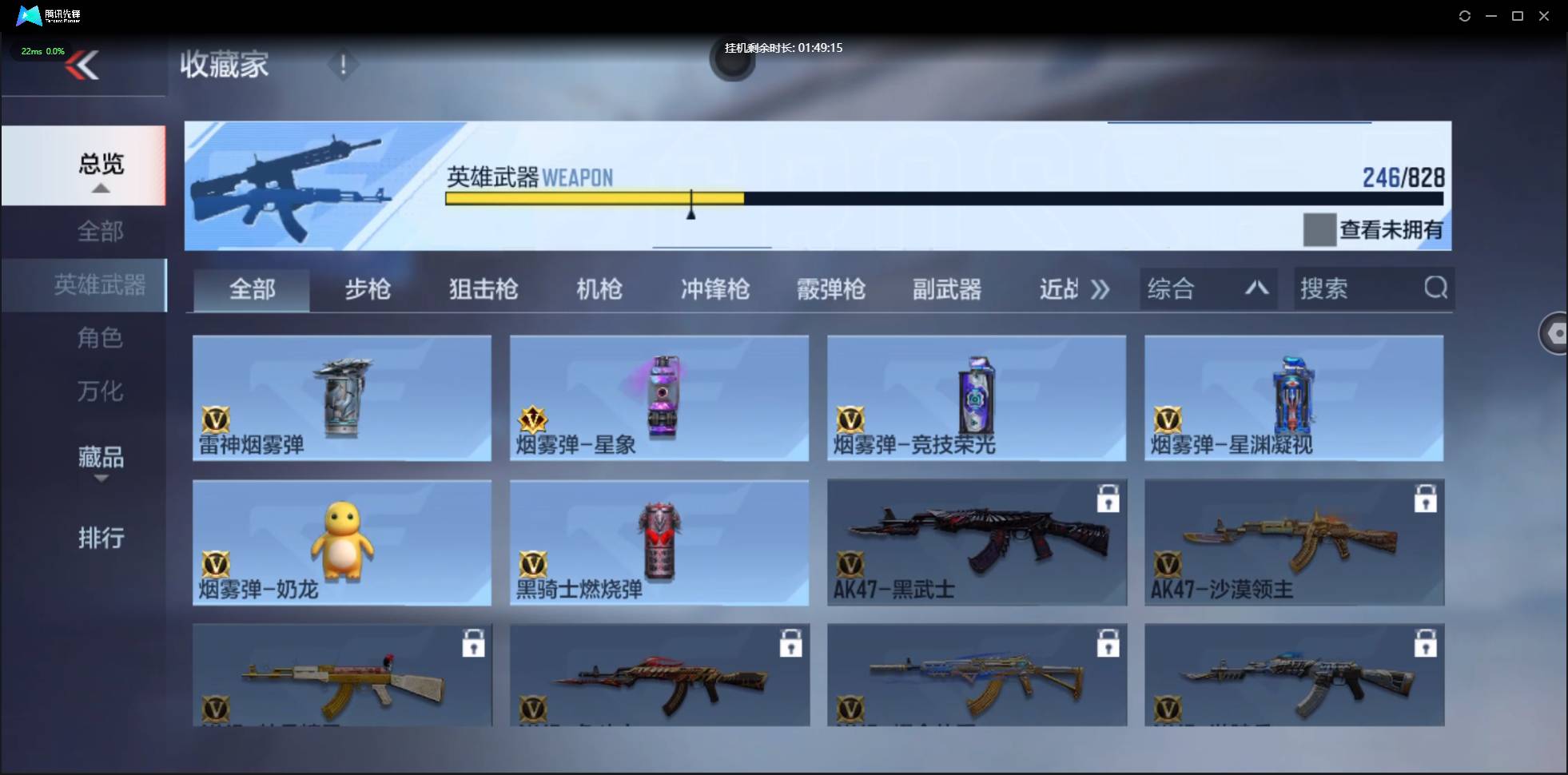Click the search magnifier in the 搜索 box
Image resolution: width=1568 pixels, height=775 pixels.
pyautogui.click(x=1435, y=288)
